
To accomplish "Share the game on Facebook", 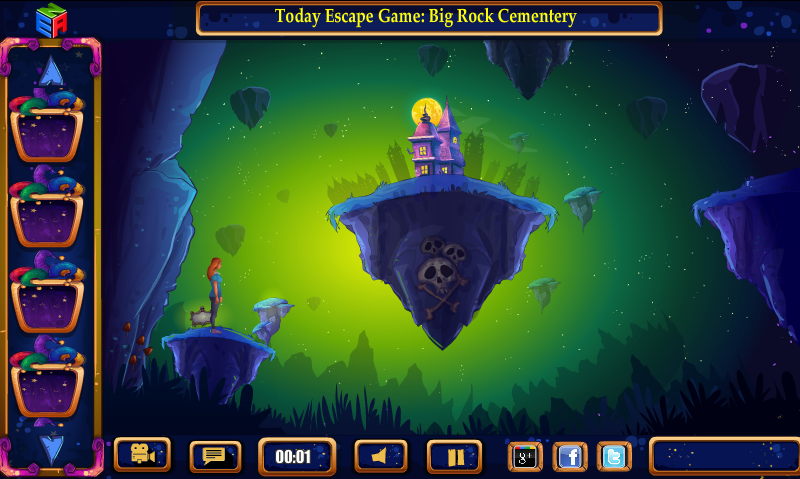I will pos(570,456).
